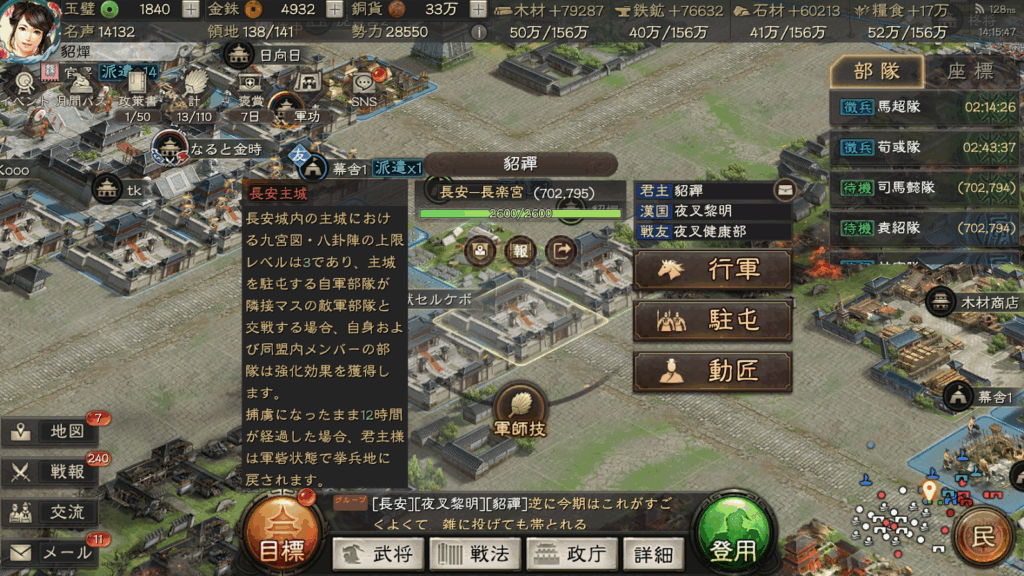Switch to the 座標 coordinates tab
Image resolution: width=1024 pixels, height=576 pixels.
970,72
